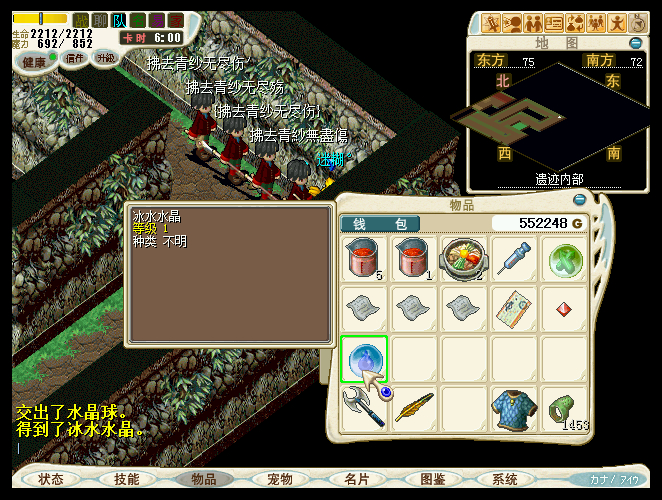Select the battle axe item slot
The image size is (662, 500).
(x=364, y=409)
